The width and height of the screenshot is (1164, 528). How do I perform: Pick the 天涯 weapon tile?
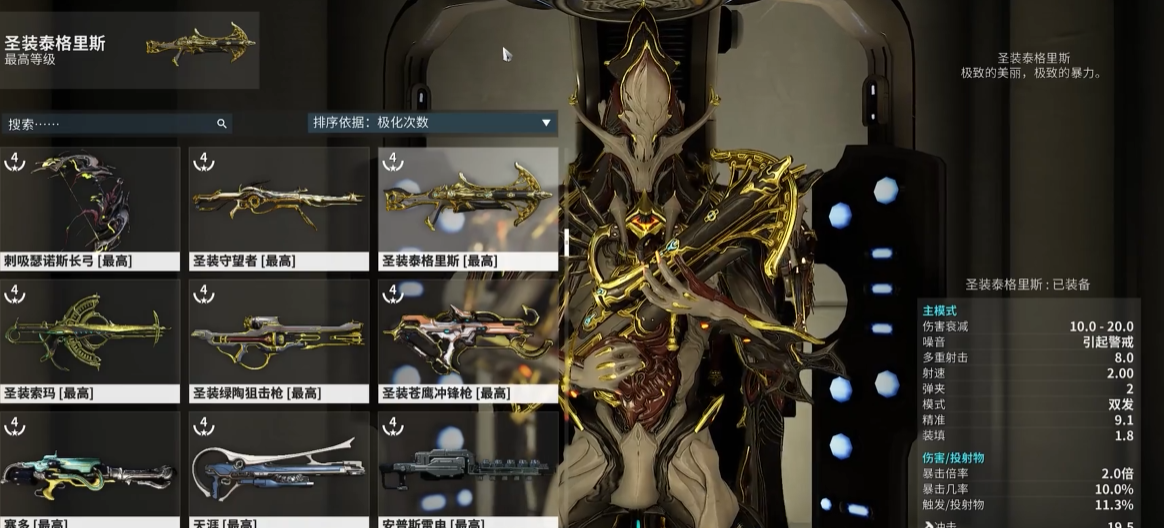(x=278, y=470)
